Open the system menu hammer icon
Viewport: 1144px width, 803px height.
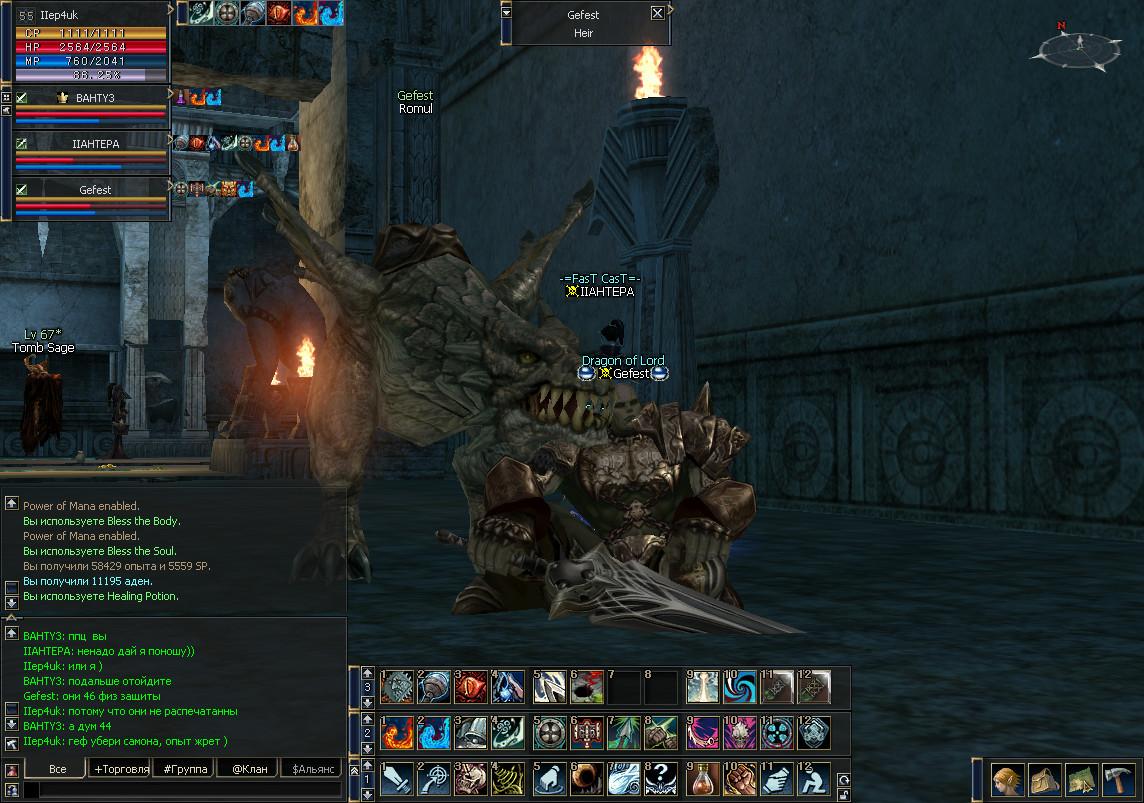point(1115,778)
